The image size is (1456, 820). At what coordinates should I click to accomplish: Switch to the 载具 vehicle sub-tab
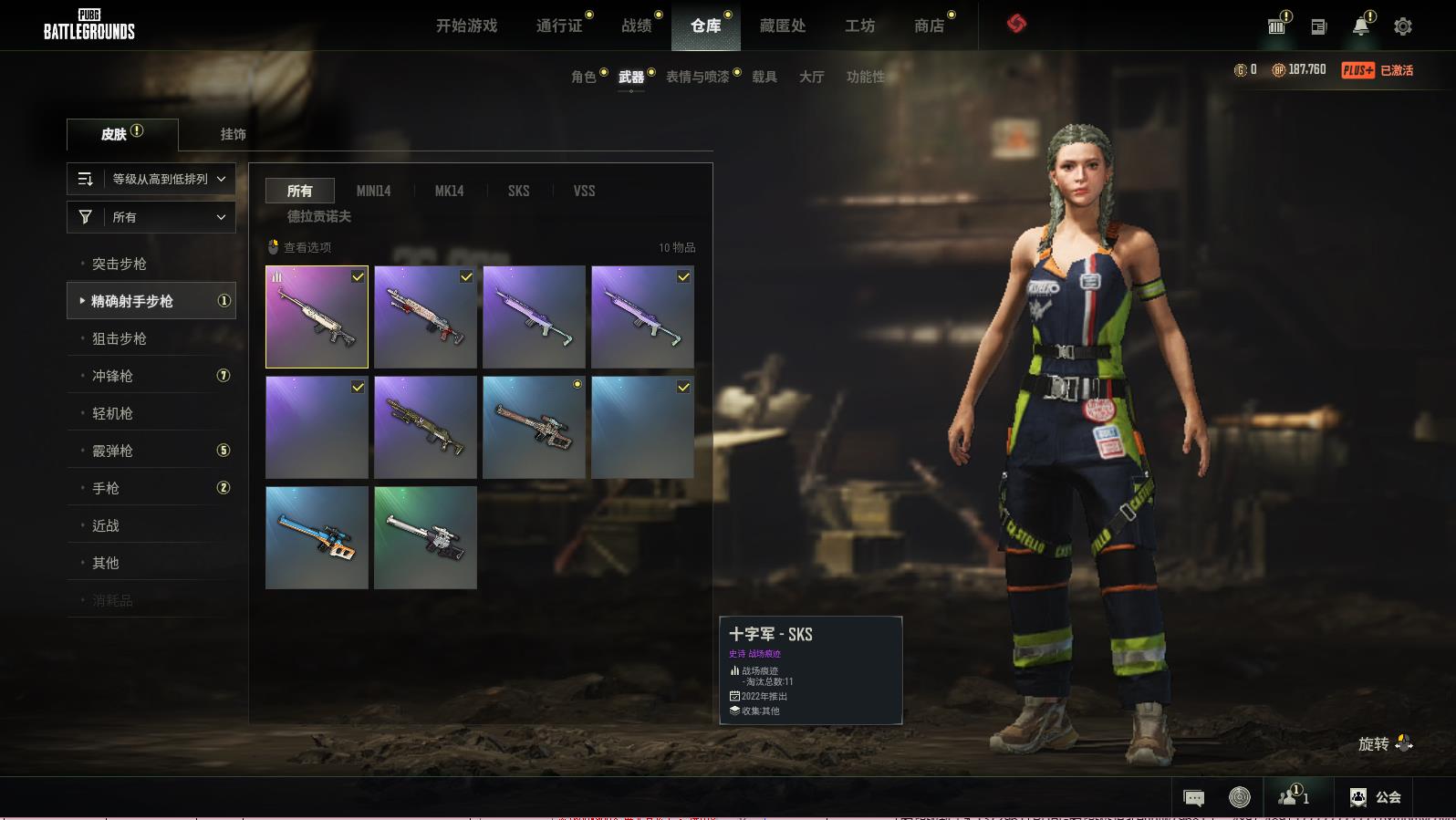(x=764, y=77)
